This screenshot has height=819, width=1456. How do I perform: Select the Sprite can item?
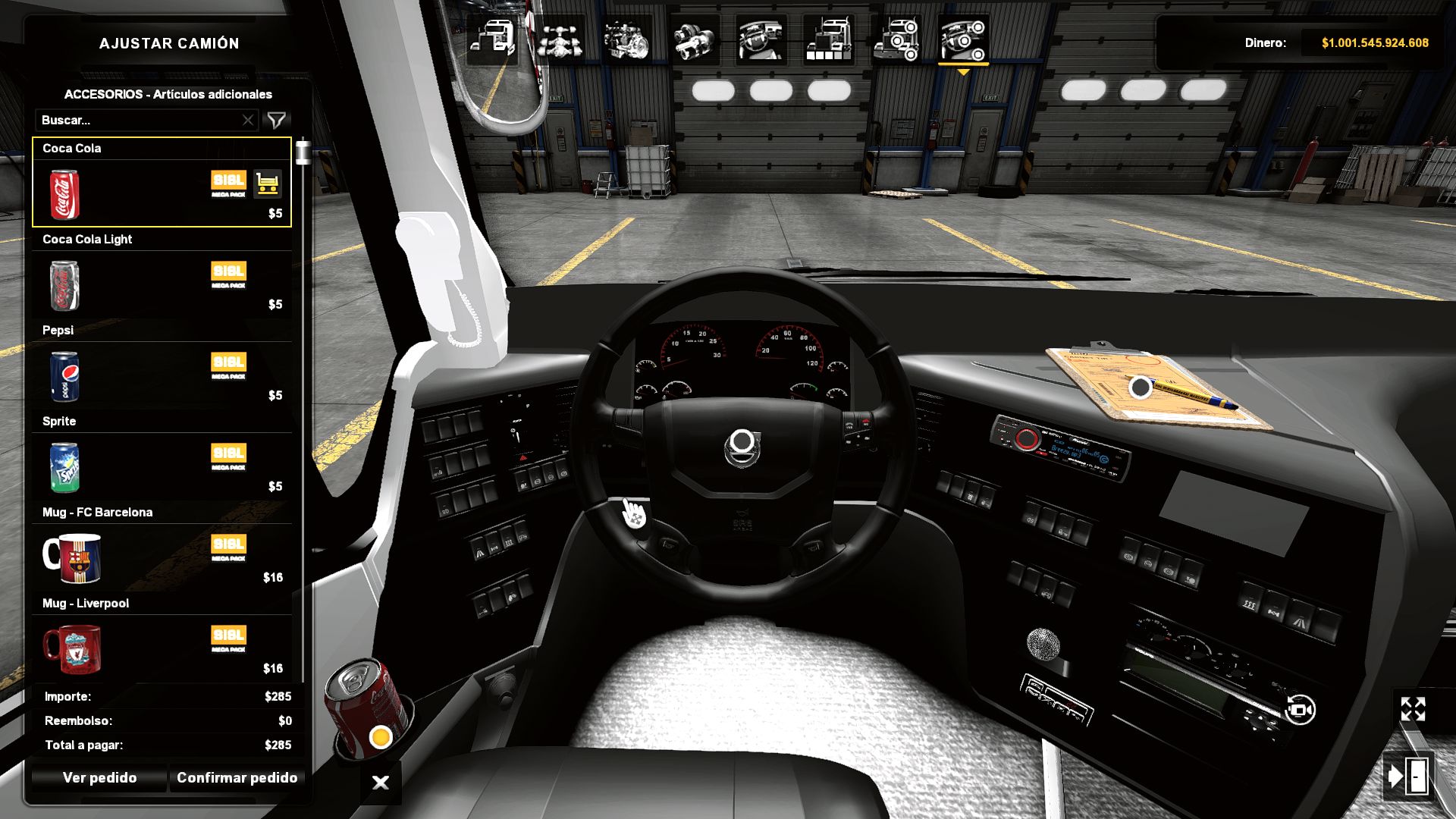pyautogui.click(x=64, y=468)
